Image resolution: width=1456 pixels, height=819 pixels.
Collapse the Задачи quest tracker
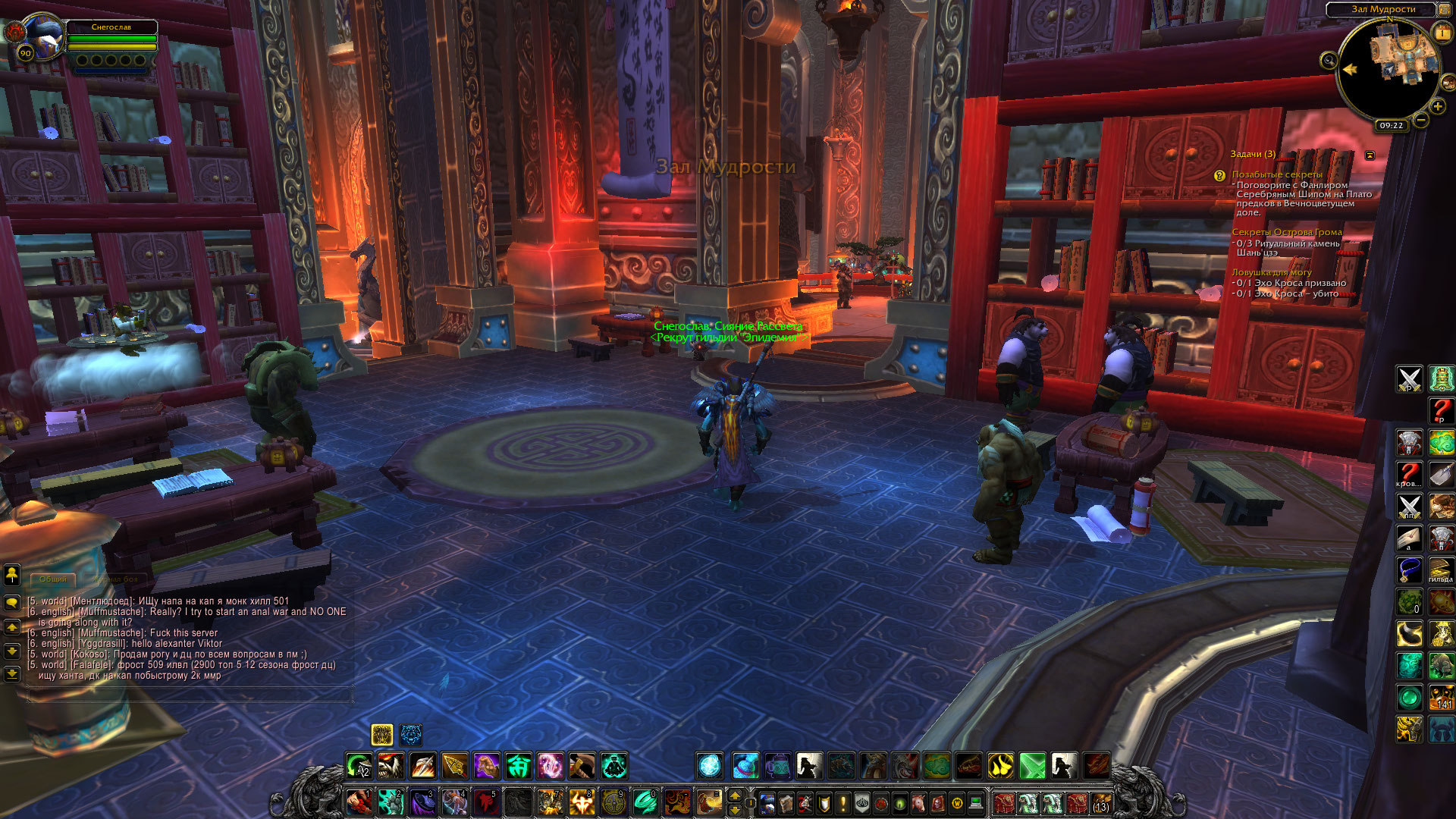click(x=1370, y=155)
